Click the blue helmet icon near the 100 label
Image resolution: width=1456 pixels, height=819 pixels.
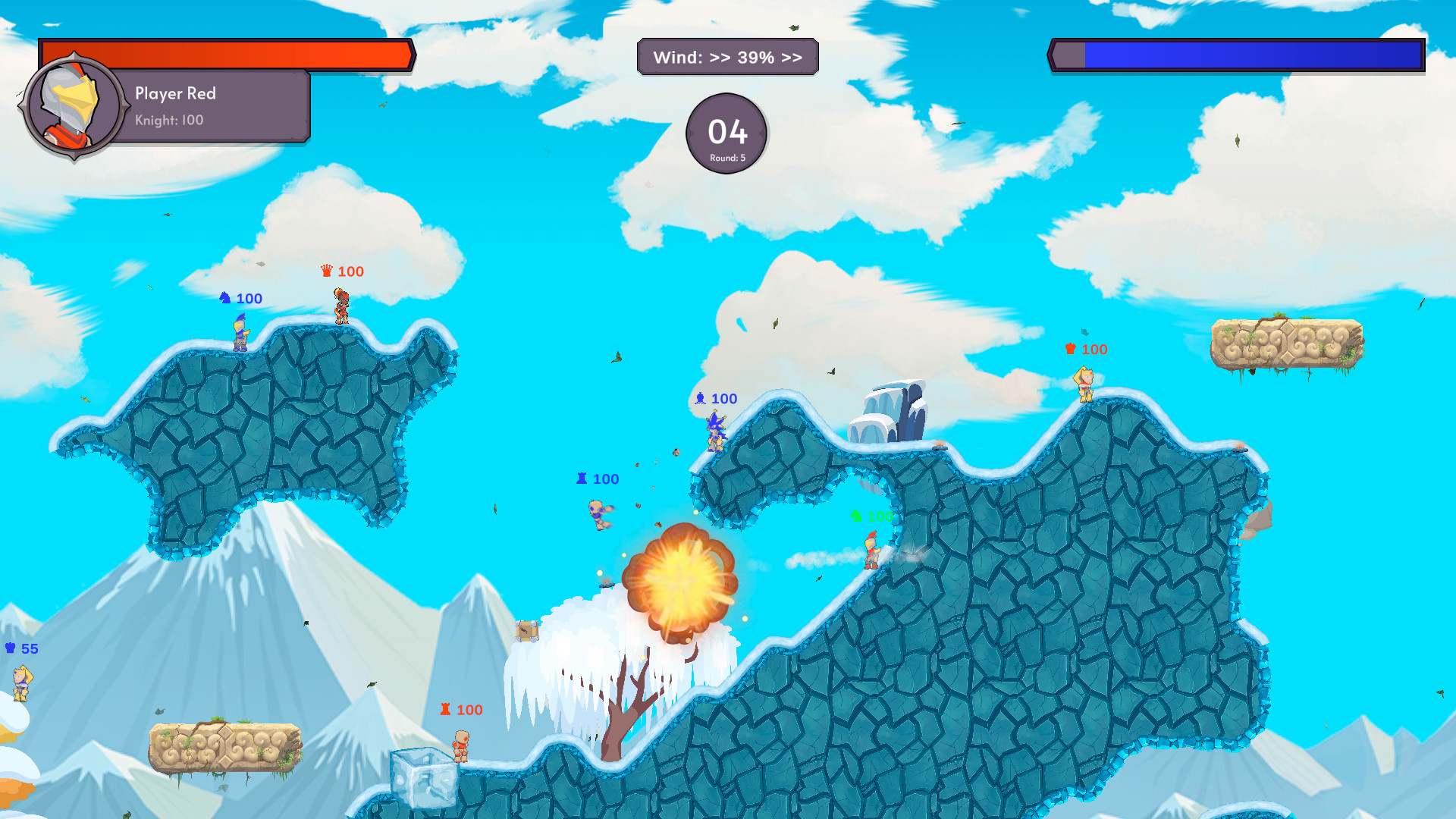[x=224, y=298]
